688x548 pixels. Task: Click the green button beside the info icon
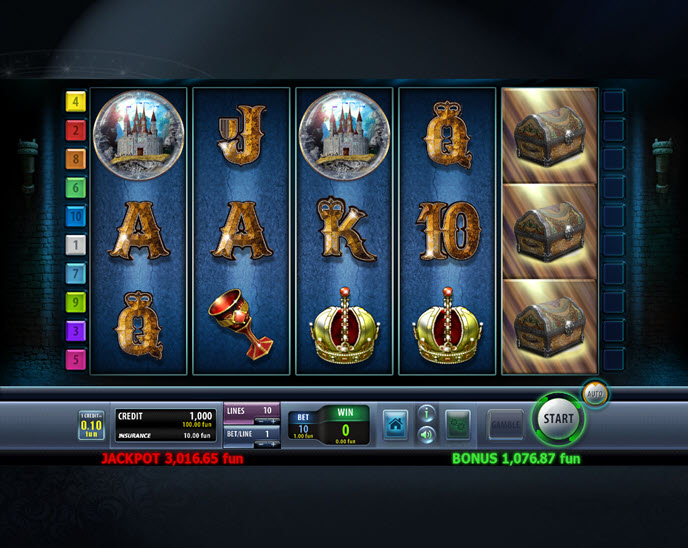point(458,425)
